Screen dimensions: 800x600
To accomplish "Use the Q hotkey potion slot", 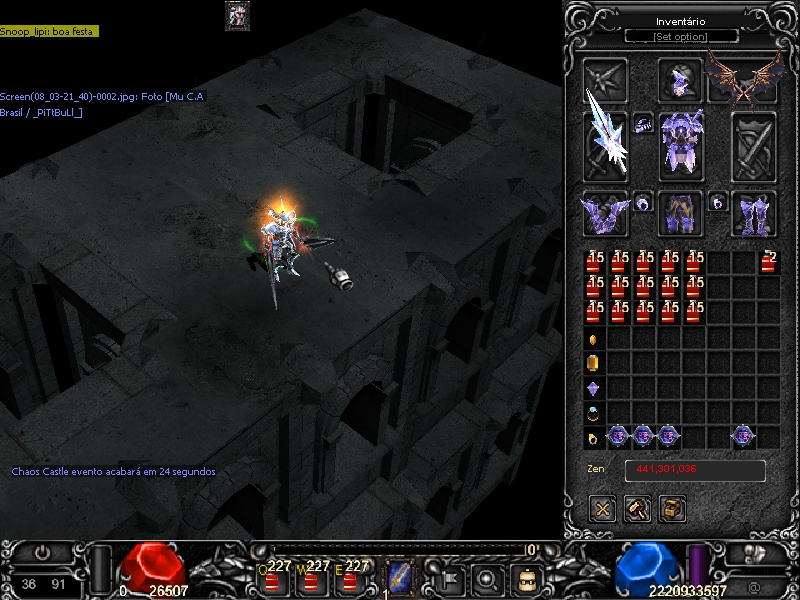I will pos(272,577).
